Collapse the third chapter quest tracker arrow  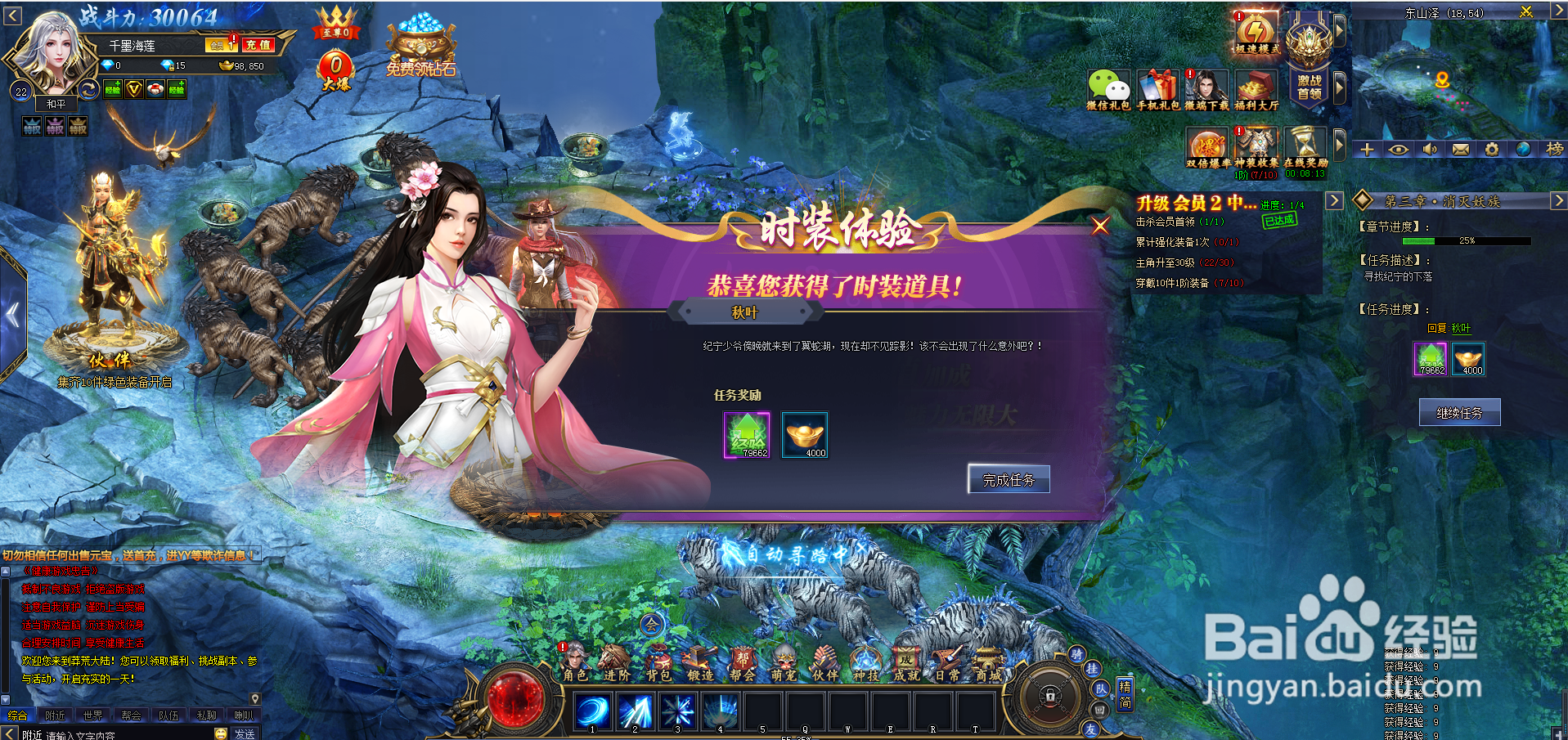1558,200
